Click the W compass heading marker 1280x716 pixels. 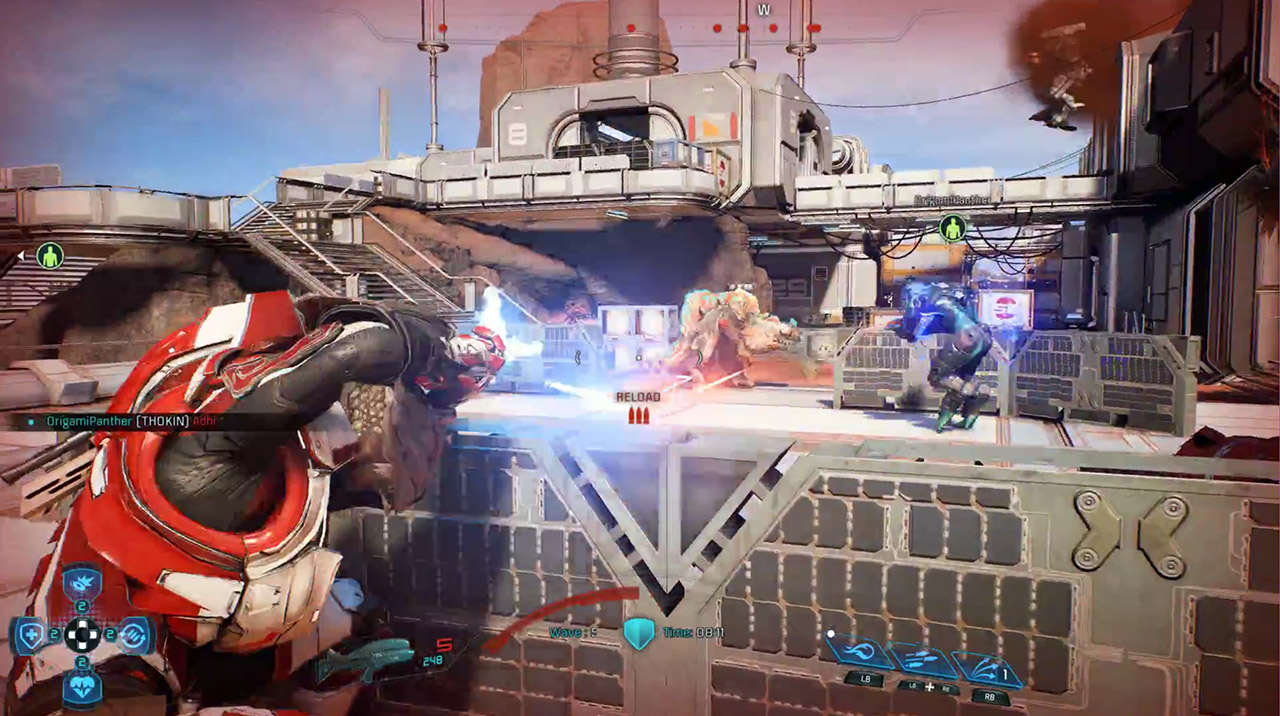[764, 10]
